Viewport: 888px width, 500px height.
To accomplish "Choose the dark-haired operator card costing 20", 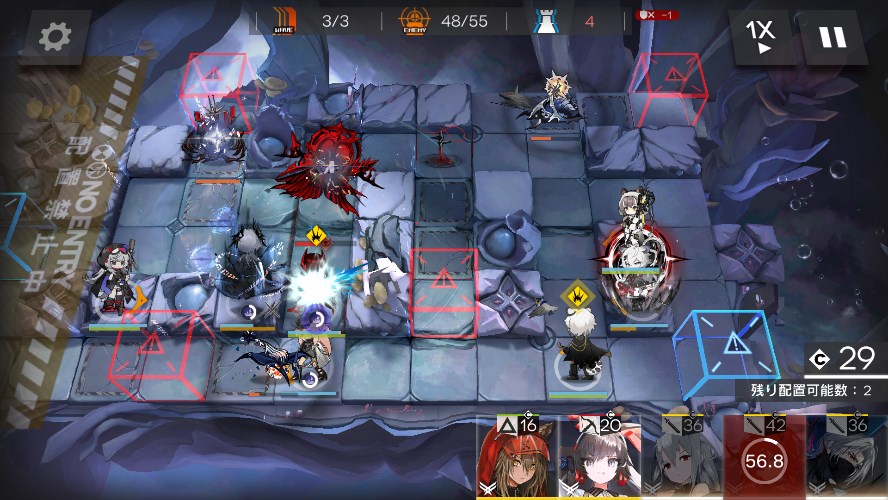I will pos(599,458).
